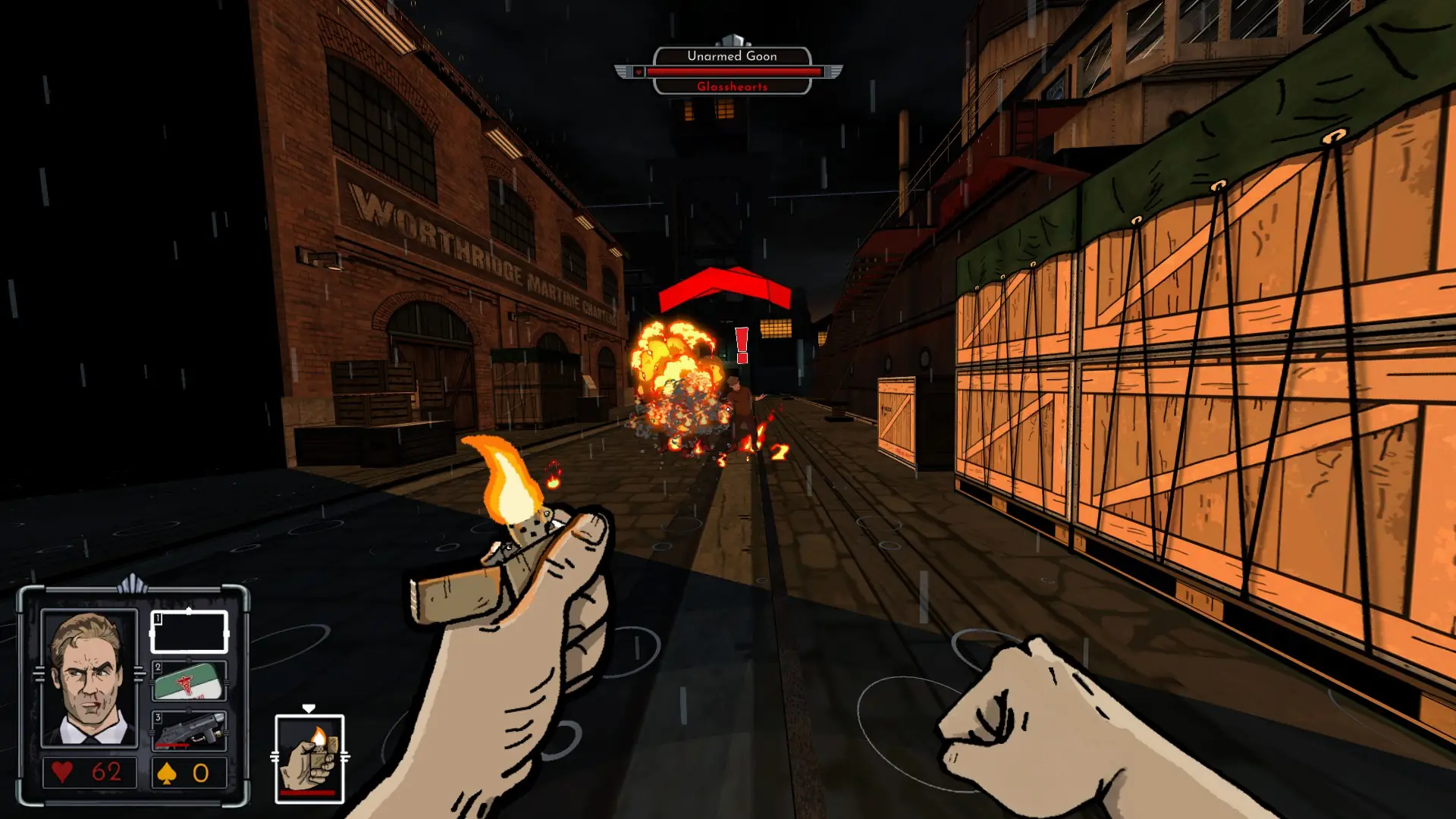Click the lighter ability card
The height and width of the screenshot is (819, 1456).
click(309, 759)
